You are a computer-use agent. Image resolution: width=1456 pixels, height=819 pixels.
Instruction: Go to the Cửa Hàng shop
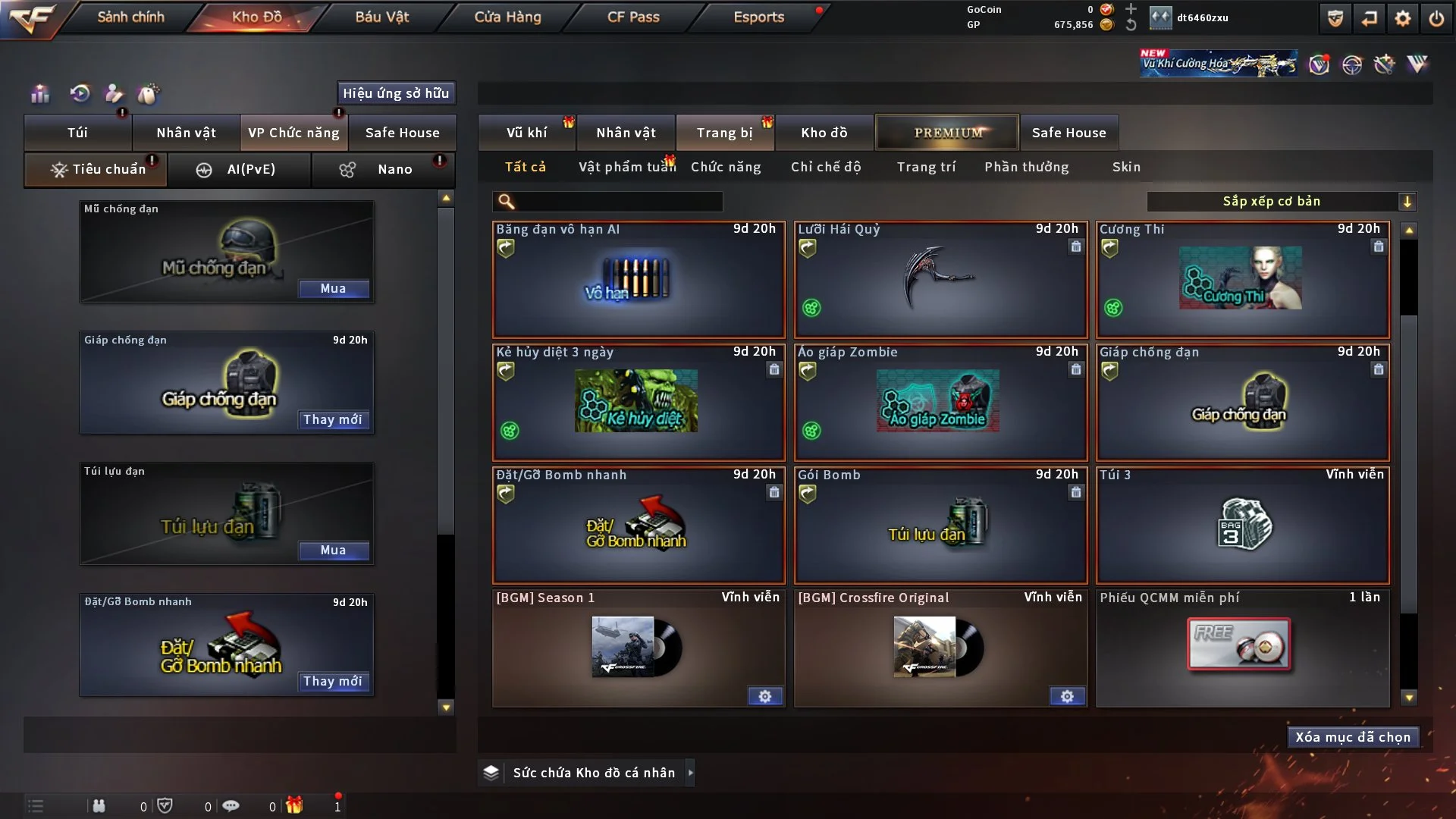507,17
